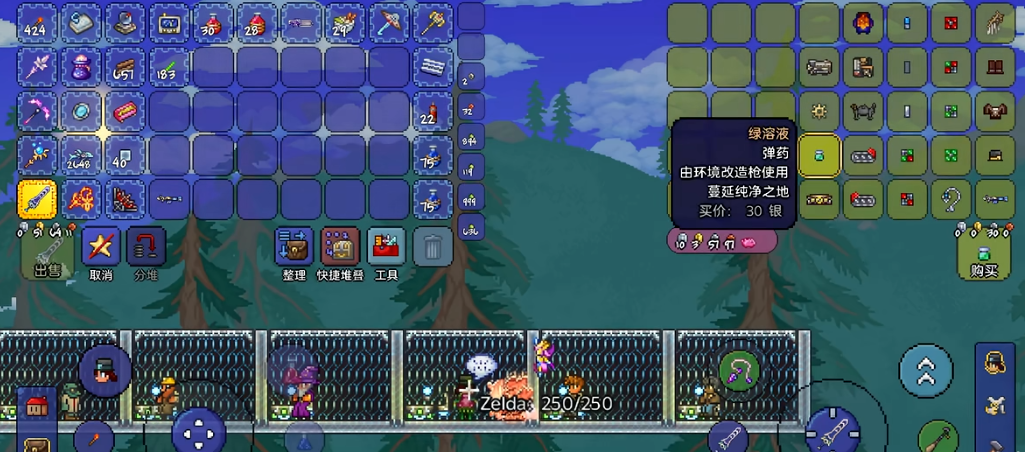Tap the 出售 (sell) button

coord(47,255)
